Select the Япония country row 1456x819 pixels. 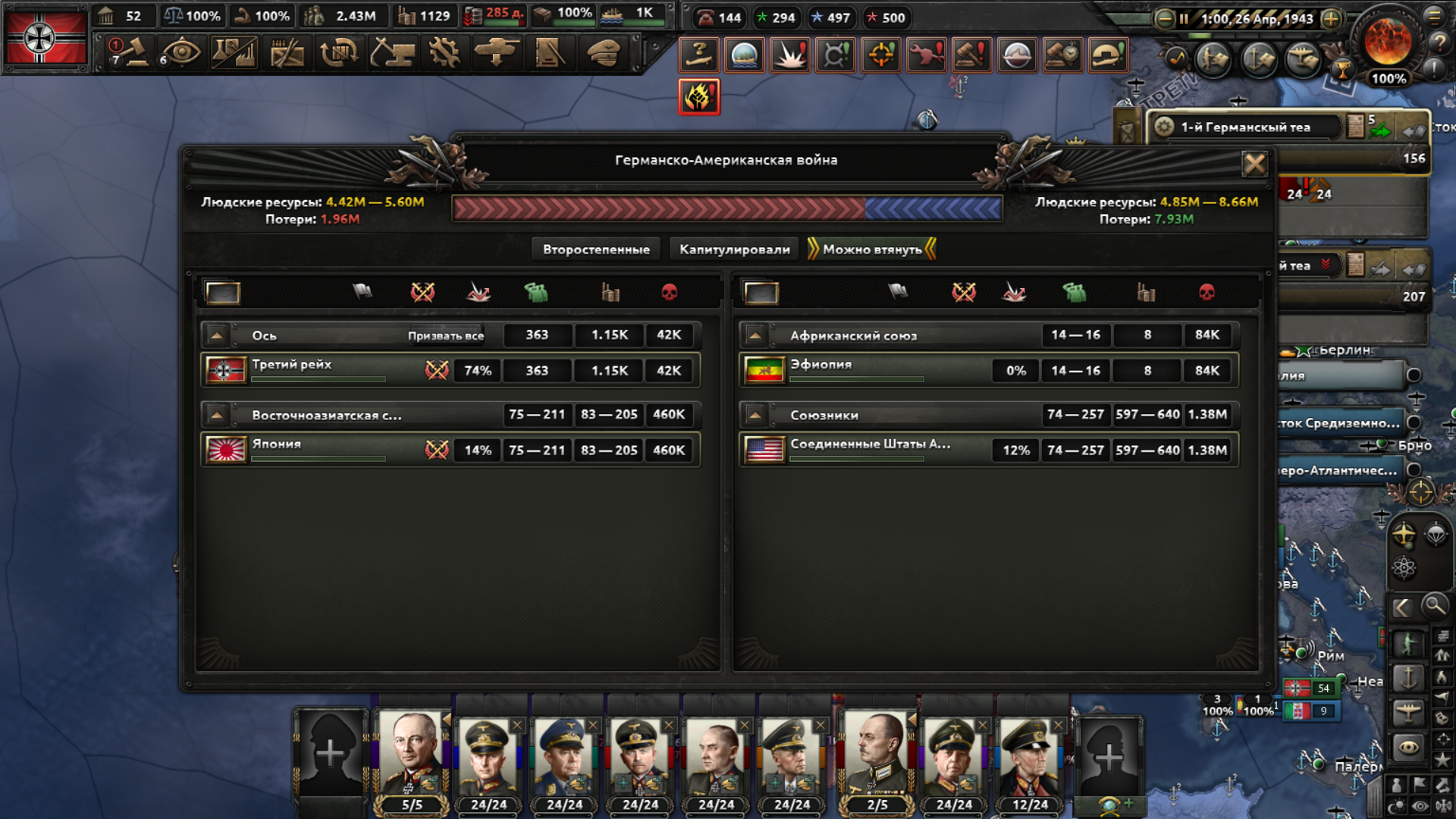click(x=318, y=450)
